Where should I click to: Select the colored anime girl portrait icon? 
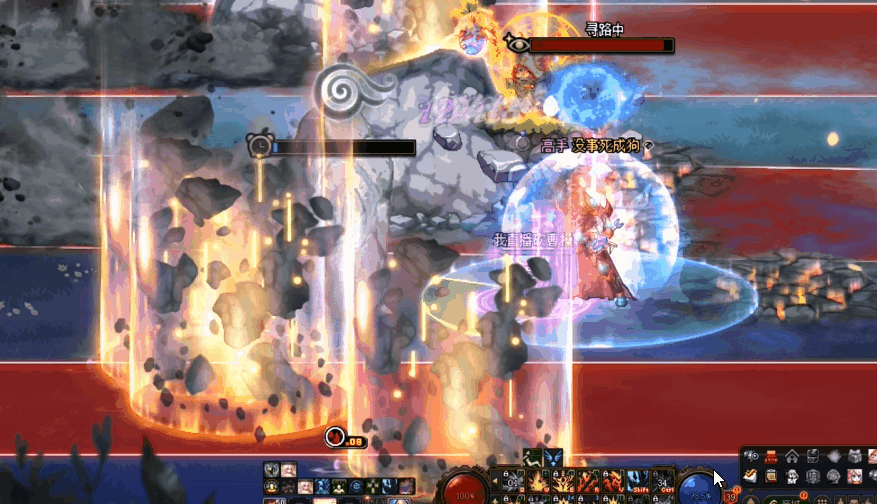[854, 477]
